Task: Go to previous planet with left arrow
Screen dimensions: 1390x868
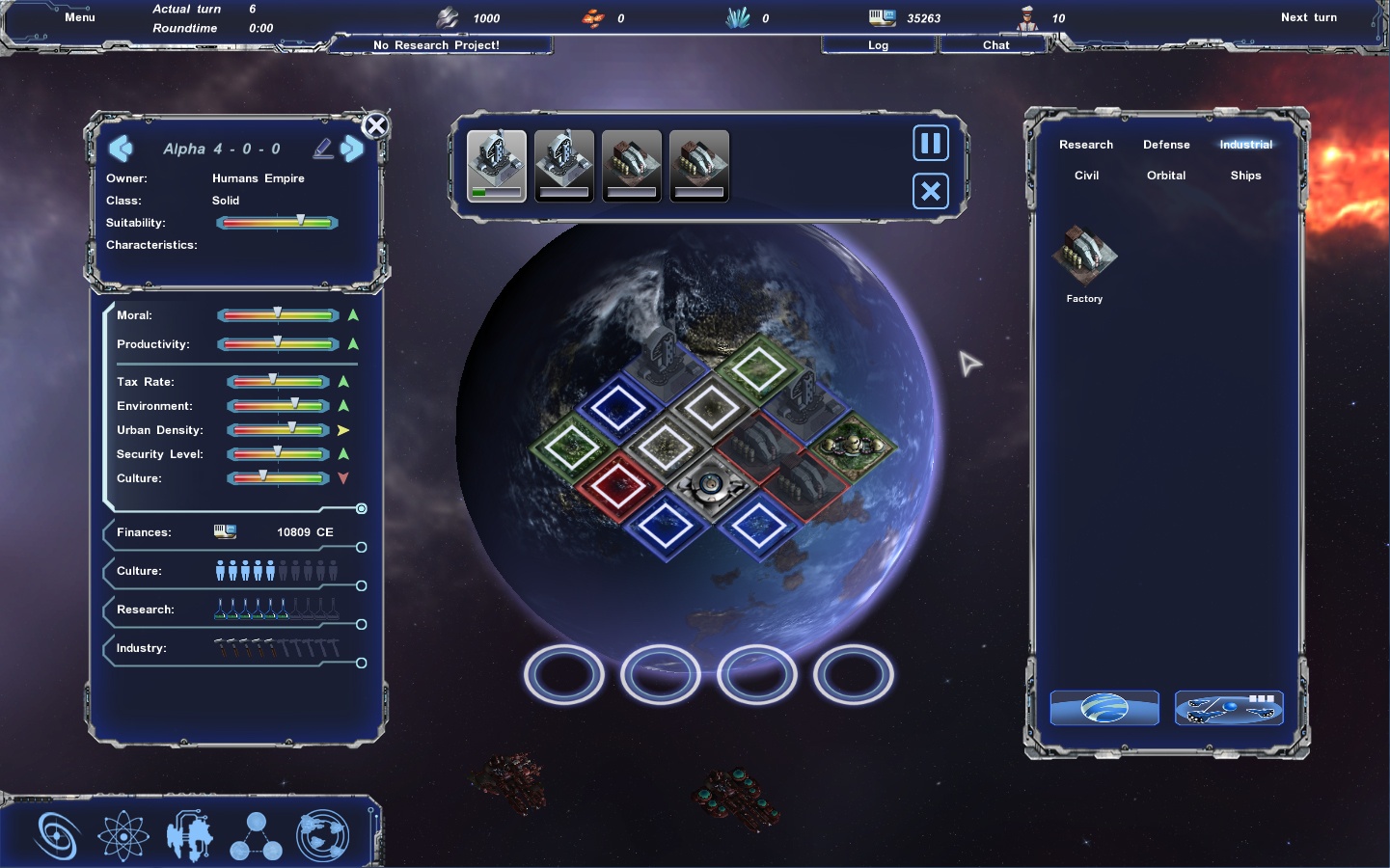Action: tap(121, 149)
